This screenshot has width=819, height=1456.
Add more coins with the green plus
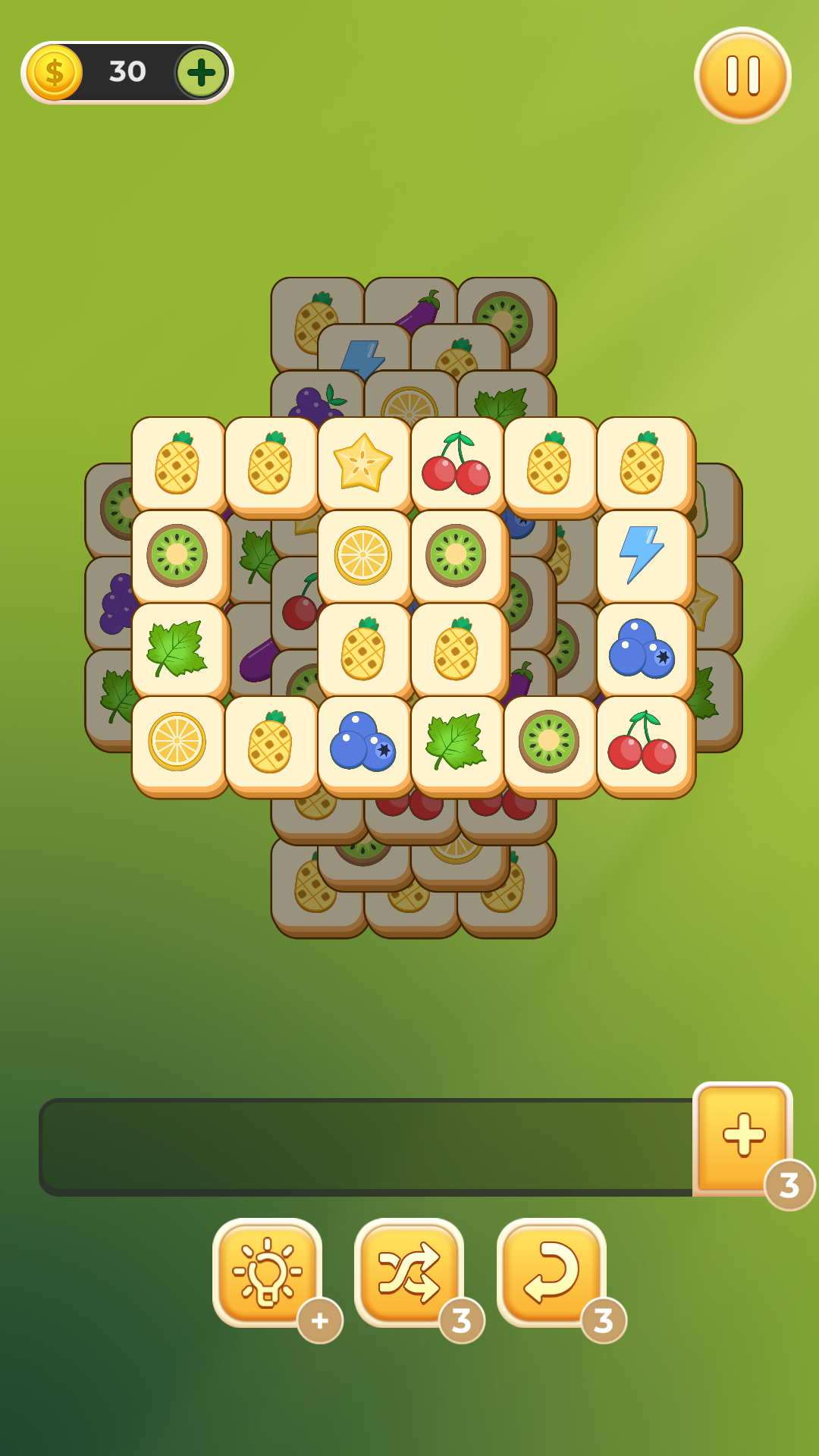201,73
